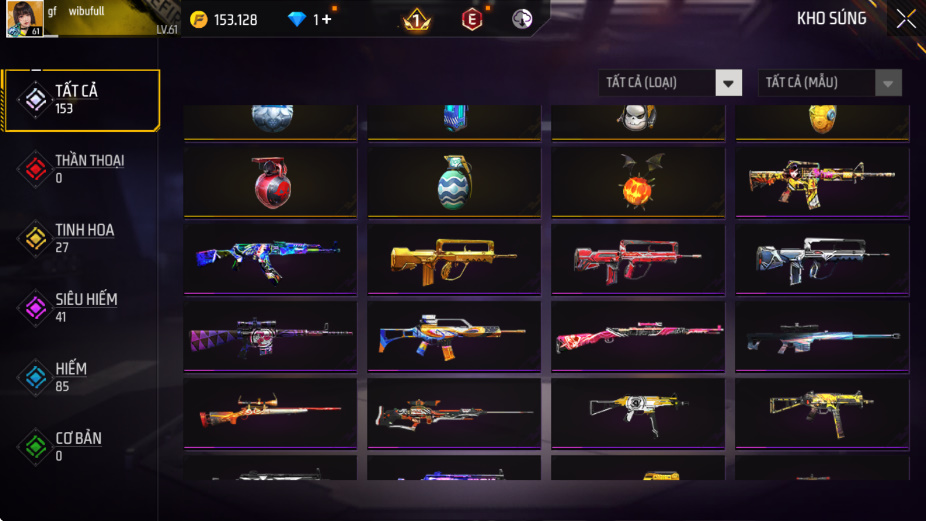Select the pumpkin bat grenade skin
This screenshot has width=926, height=521.
pos(638,182)
